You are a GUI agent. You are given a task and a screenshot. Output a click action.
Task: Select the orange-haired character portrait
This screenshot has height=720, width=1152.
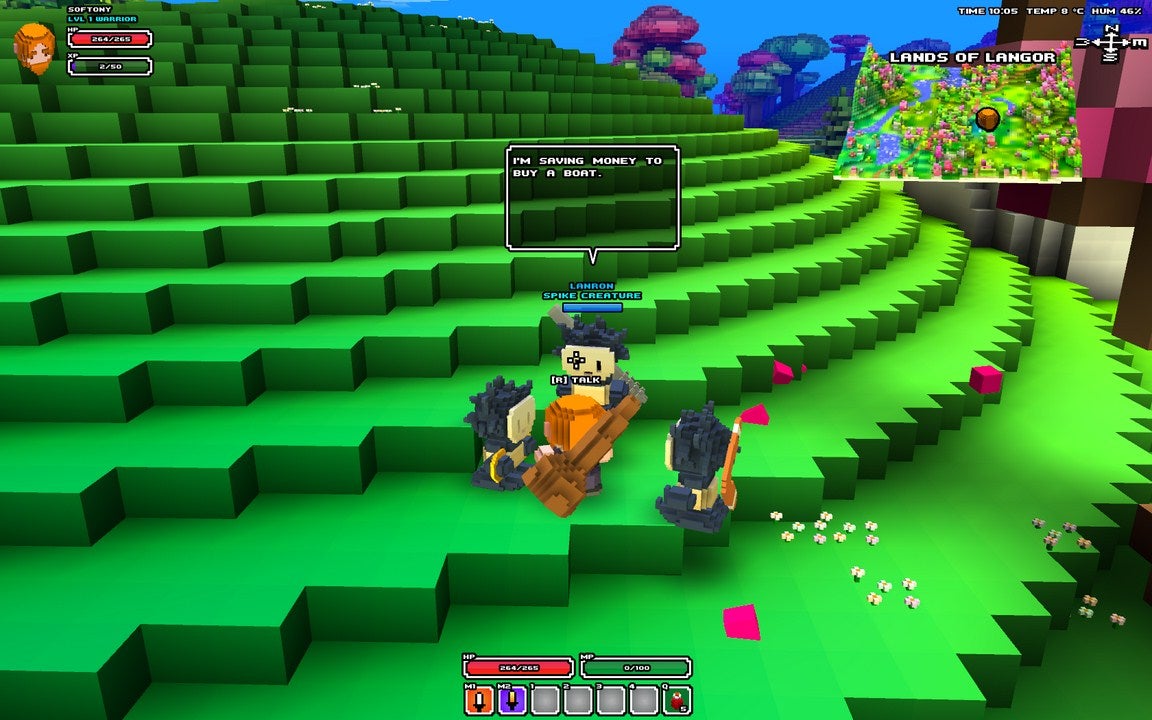click(35, 48)
